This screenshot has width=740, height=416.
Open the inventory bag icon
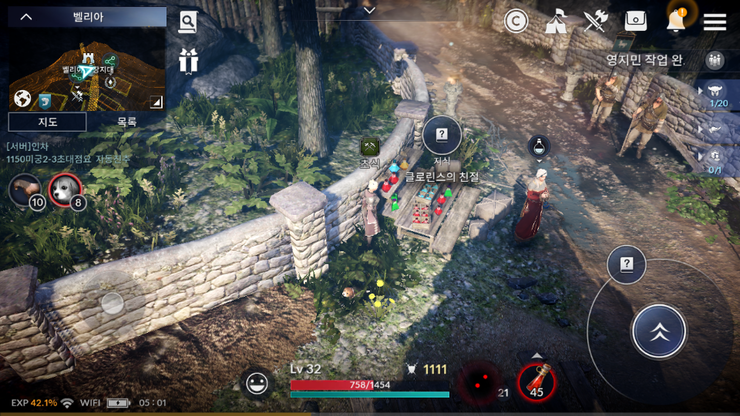point(636,21)
